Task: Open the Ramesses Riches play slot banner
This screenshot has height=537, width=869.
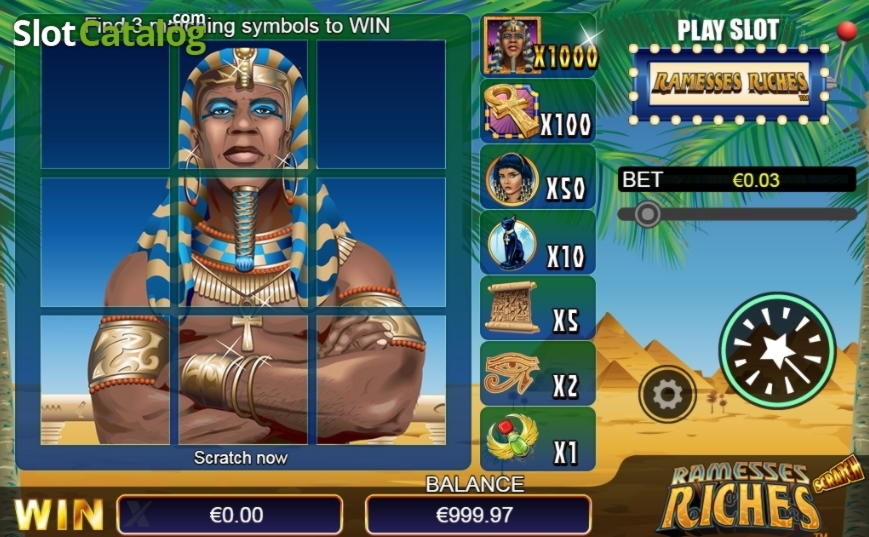Action: point(729,84)
